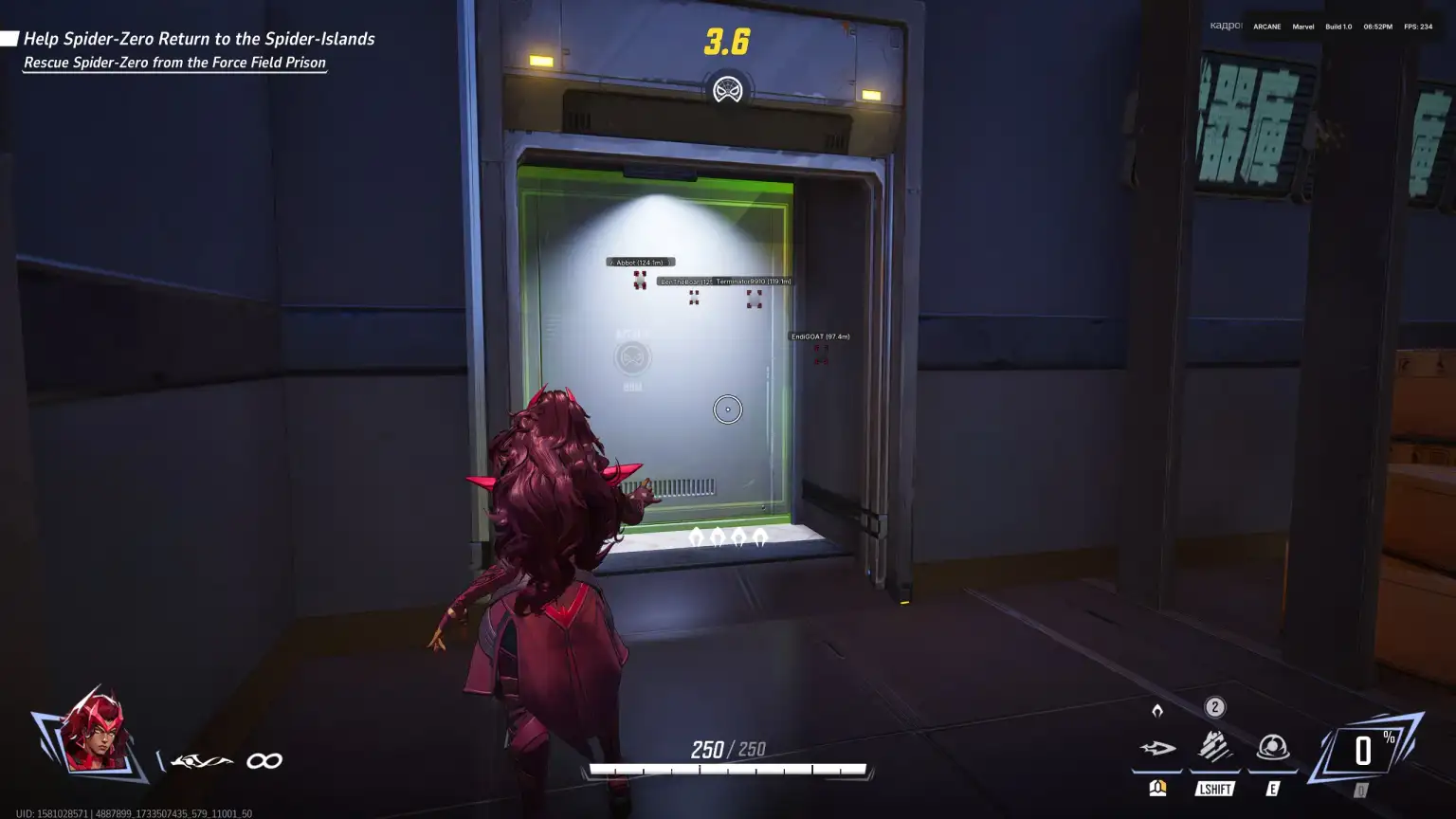Click the Build 1.0 label
Image resolution: width=1456 pixels, height=819 pixels.
pos(1337,27)
